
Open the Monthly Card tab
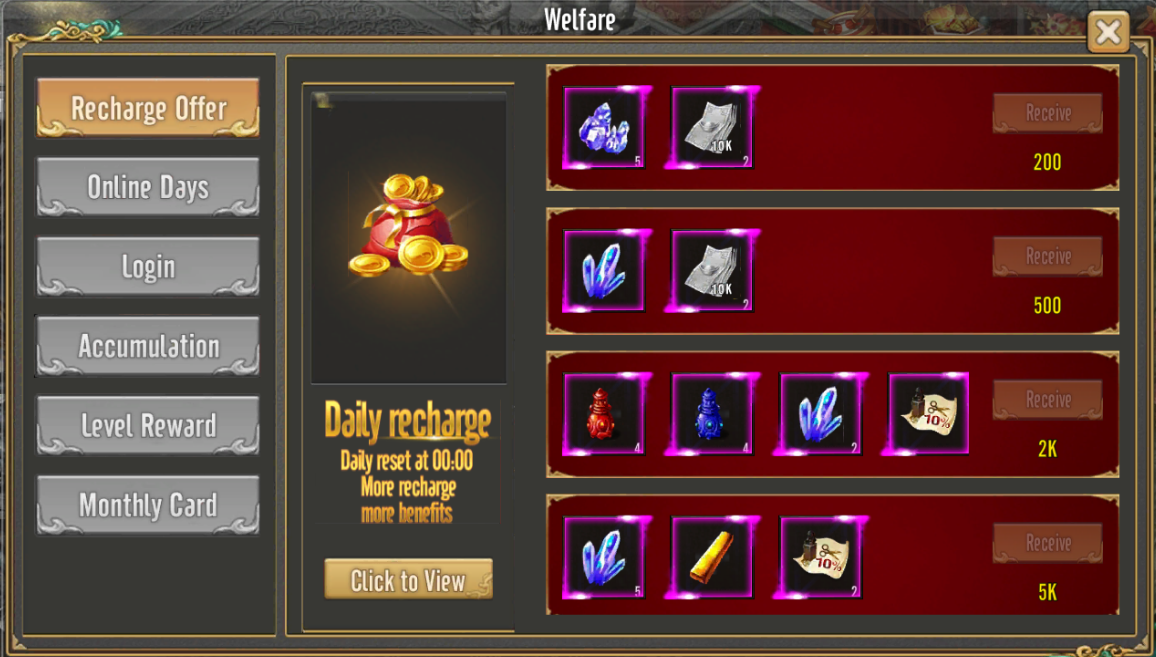tap(148, 505)
